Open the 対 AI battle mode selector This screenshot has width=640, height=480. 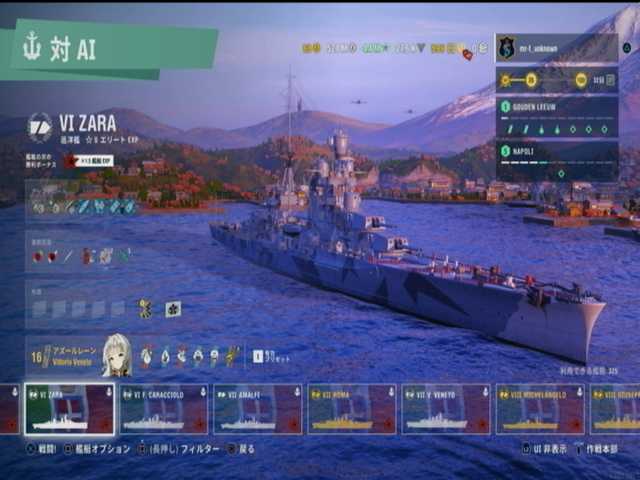click(110, 49)
